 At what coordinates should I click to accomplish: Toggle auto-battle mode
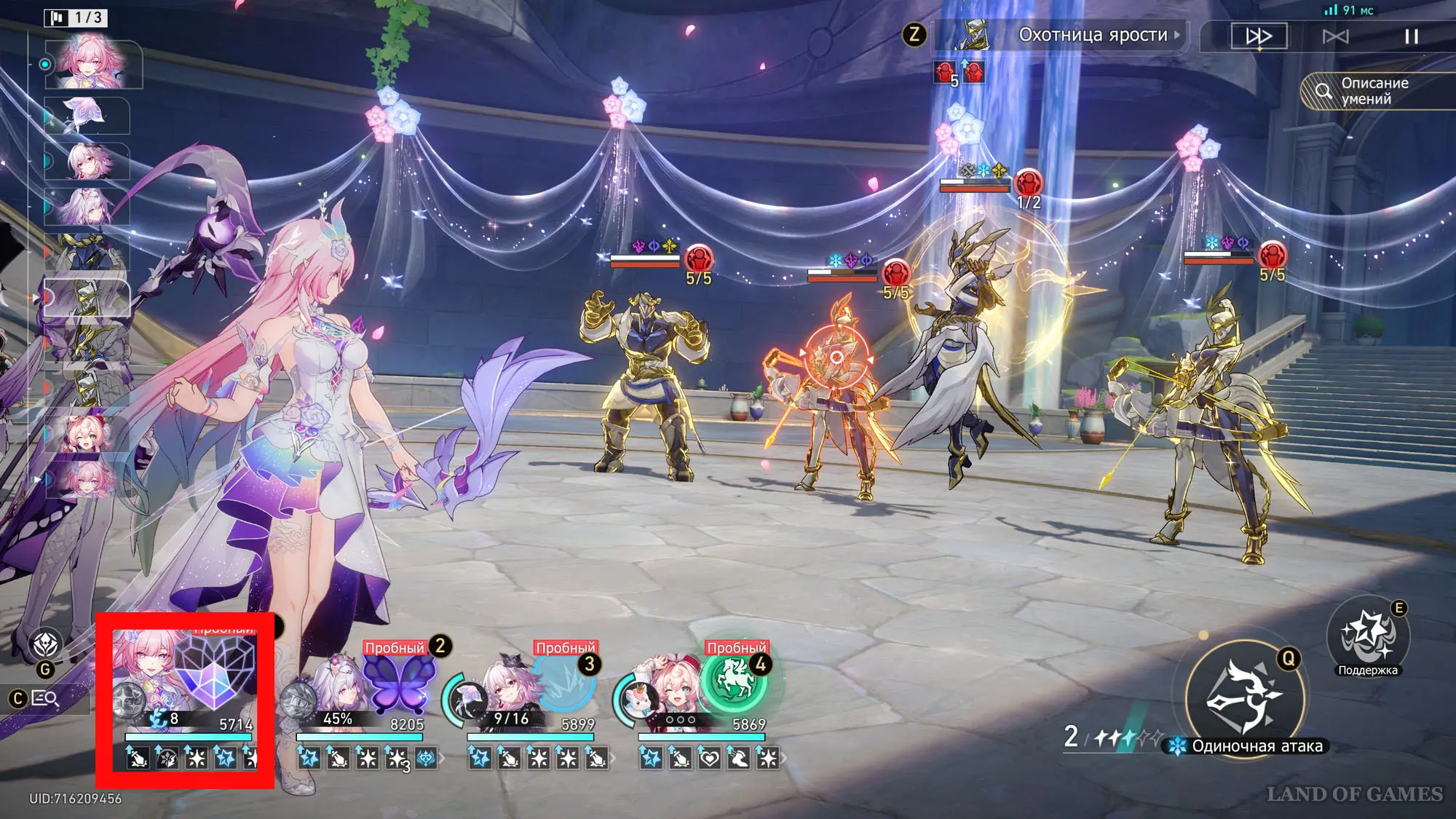point(1335,36)
